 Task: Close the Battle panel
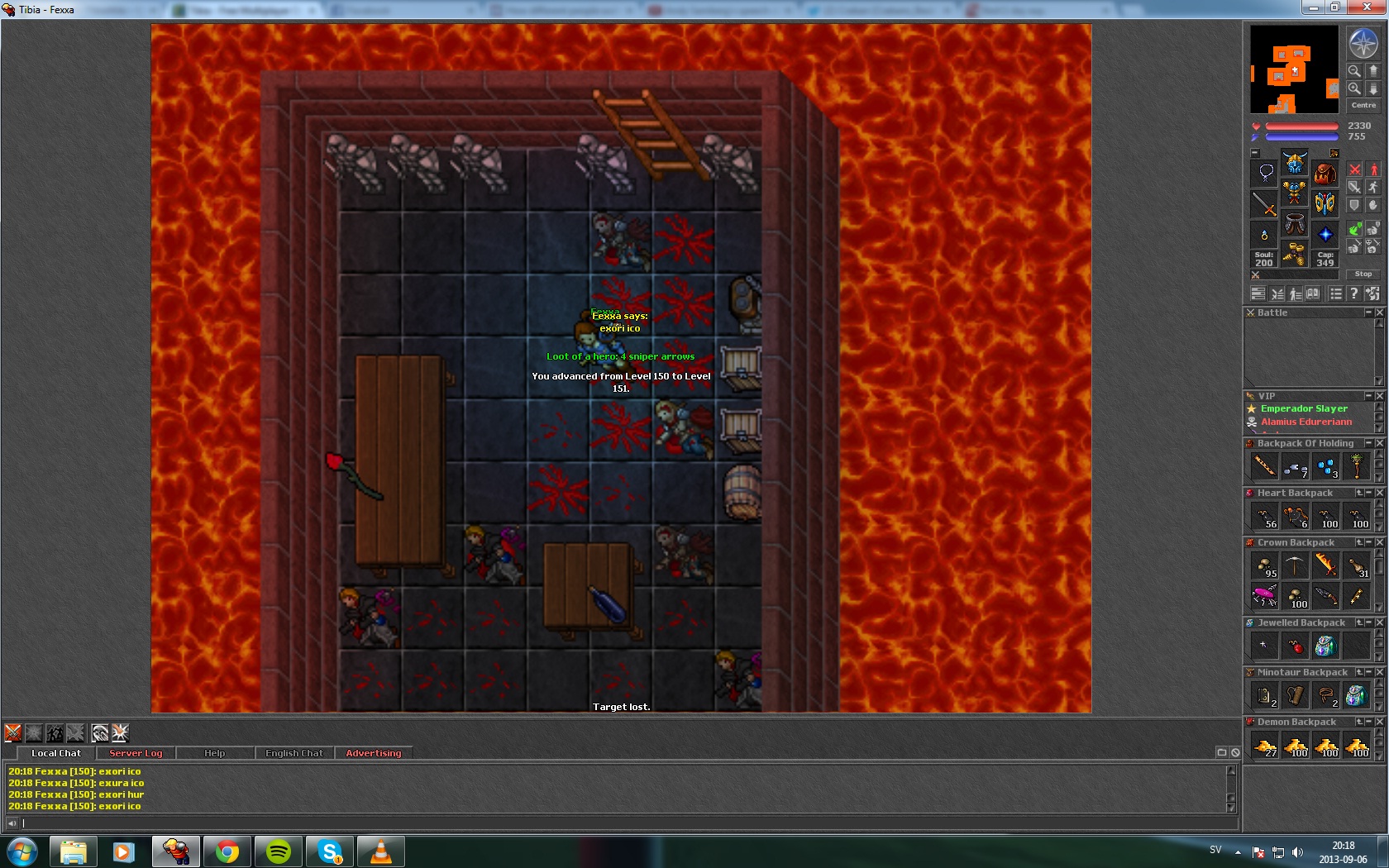coord(1379,312)
